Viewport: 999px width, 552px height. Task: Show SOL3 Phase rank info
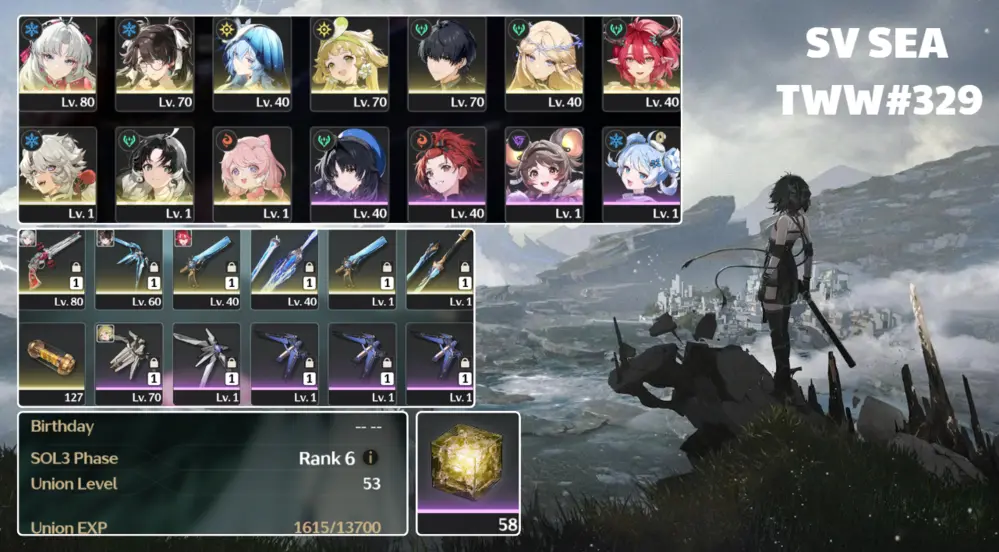point(371,458)
